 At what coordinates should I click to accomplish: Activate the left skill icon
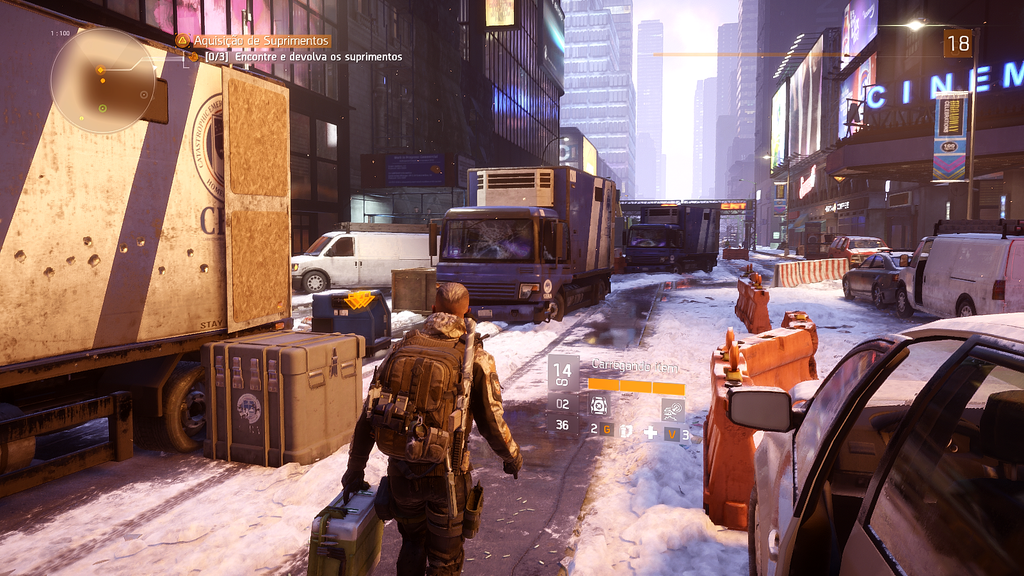tap(599, 405)
